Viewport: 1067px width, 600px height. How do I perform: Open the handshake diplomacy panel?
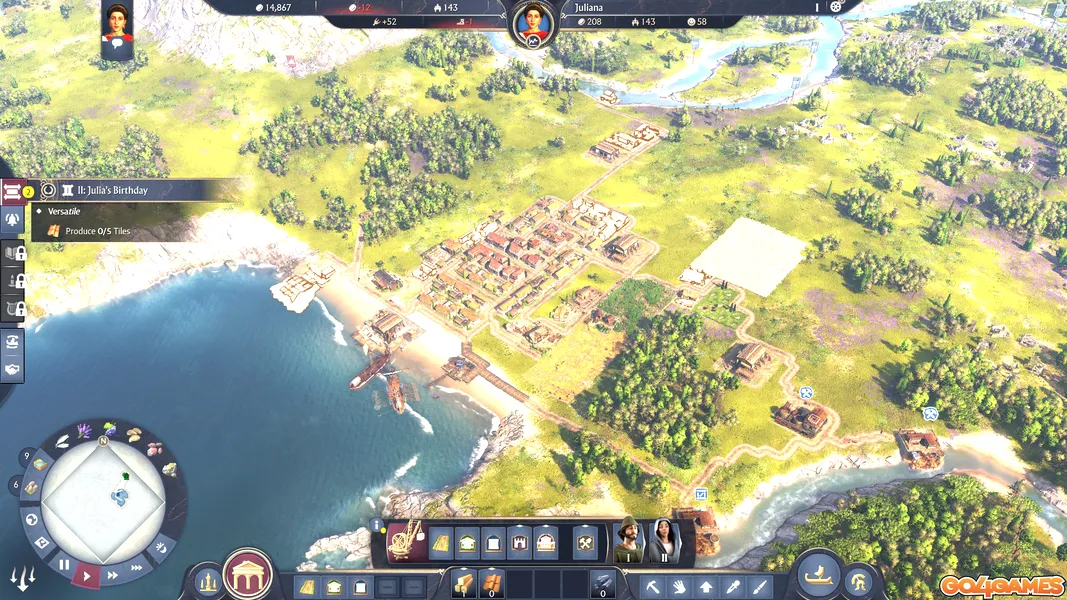coord(14,369)
